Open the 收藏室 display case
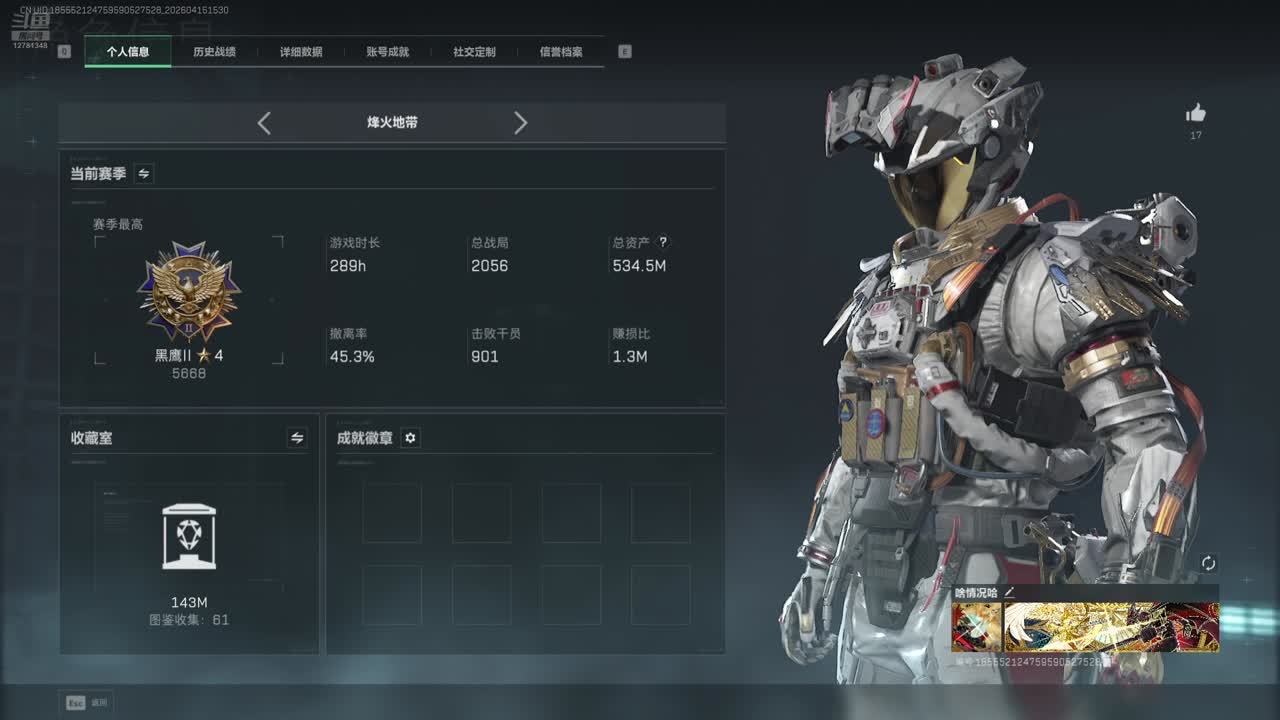Image resolution: width=1280 pixels, height=720 pixels. tap(189, 537)
